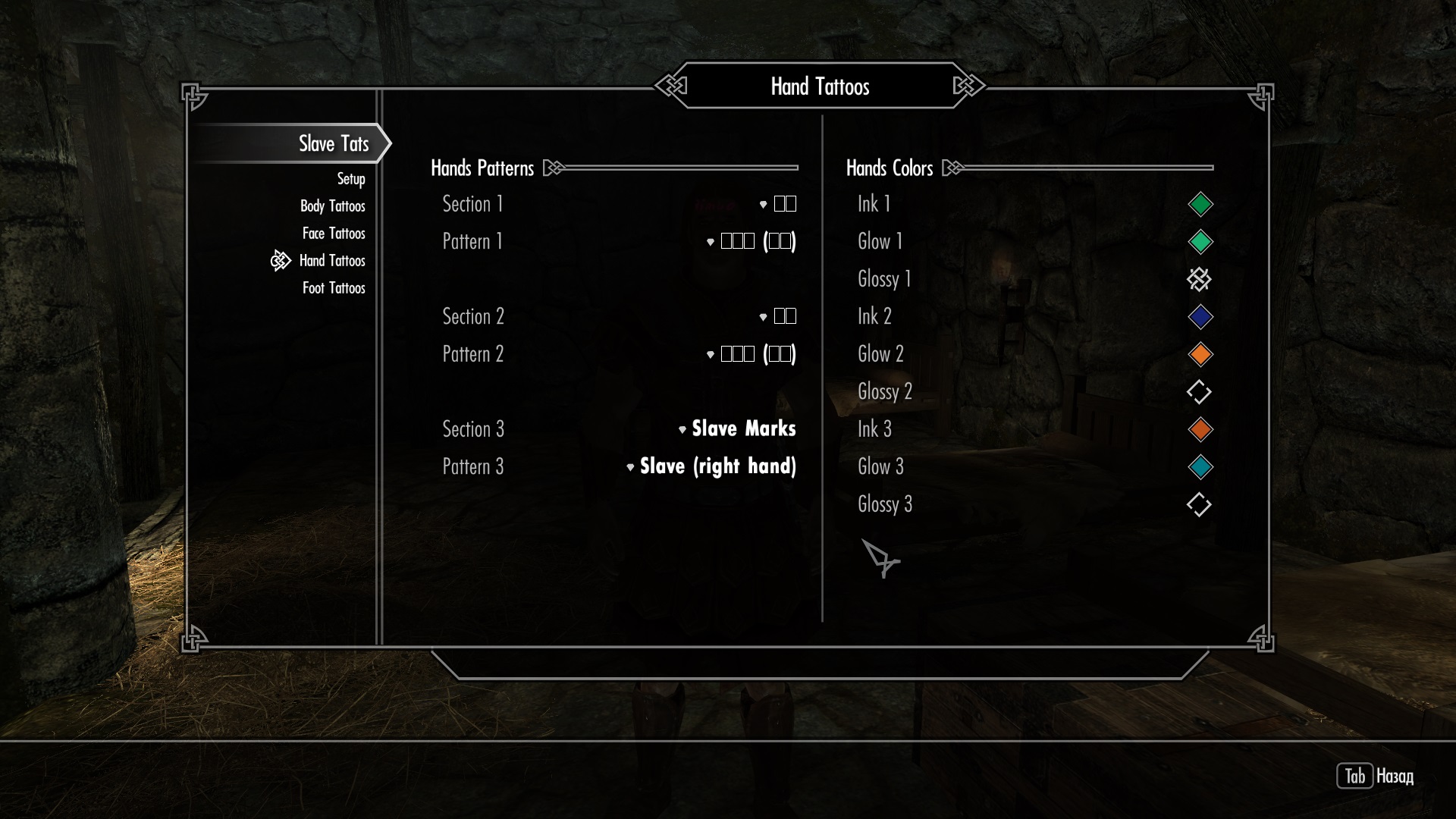Viewport: 1456px width, 819px height.
Task: Go to Foot Tattoos page
Action: click(x=334, y=288)
